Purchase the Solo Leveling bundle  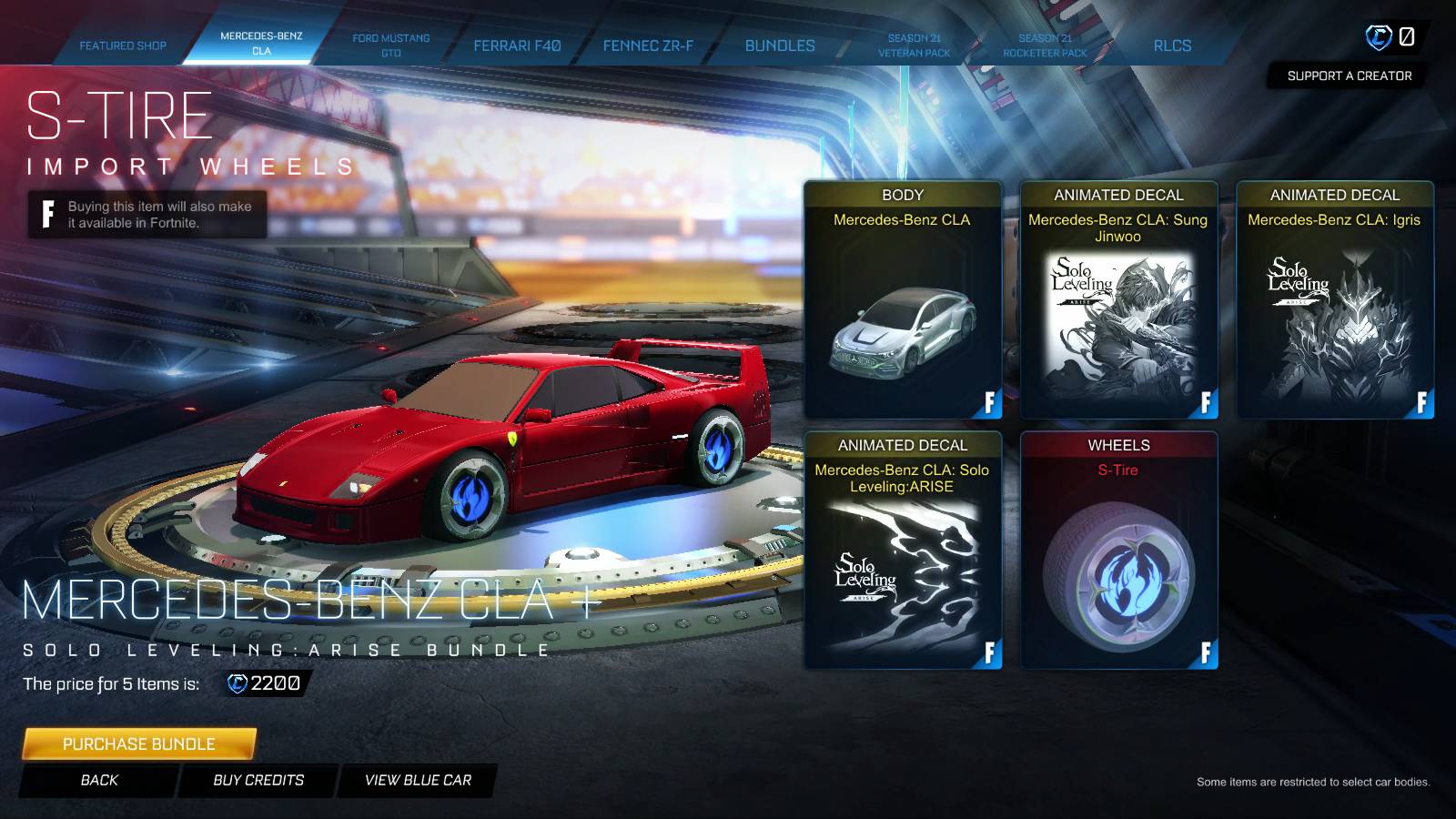click(x=139, y=743)
